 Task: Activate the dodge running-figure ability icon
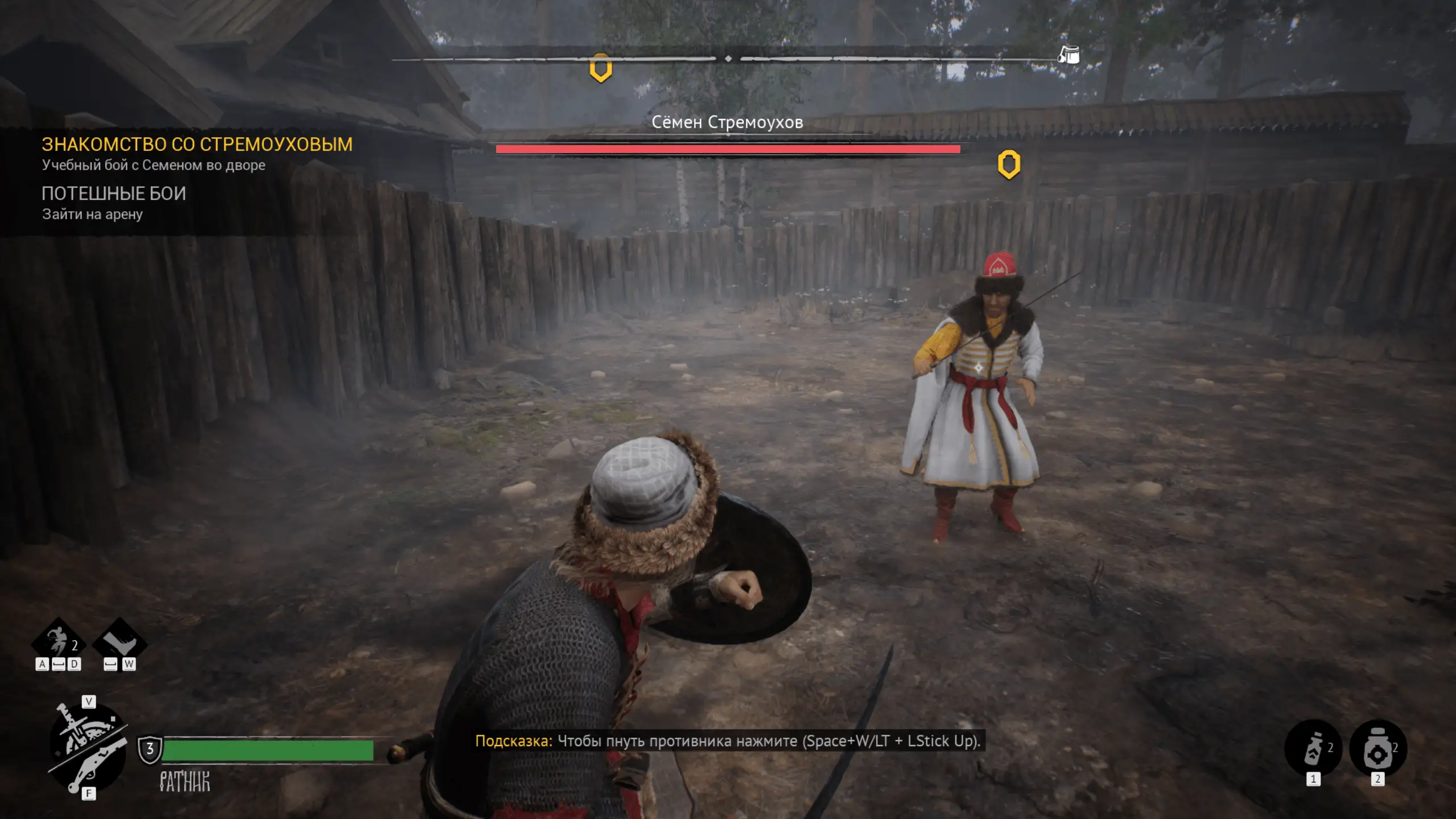coord(59,643)
